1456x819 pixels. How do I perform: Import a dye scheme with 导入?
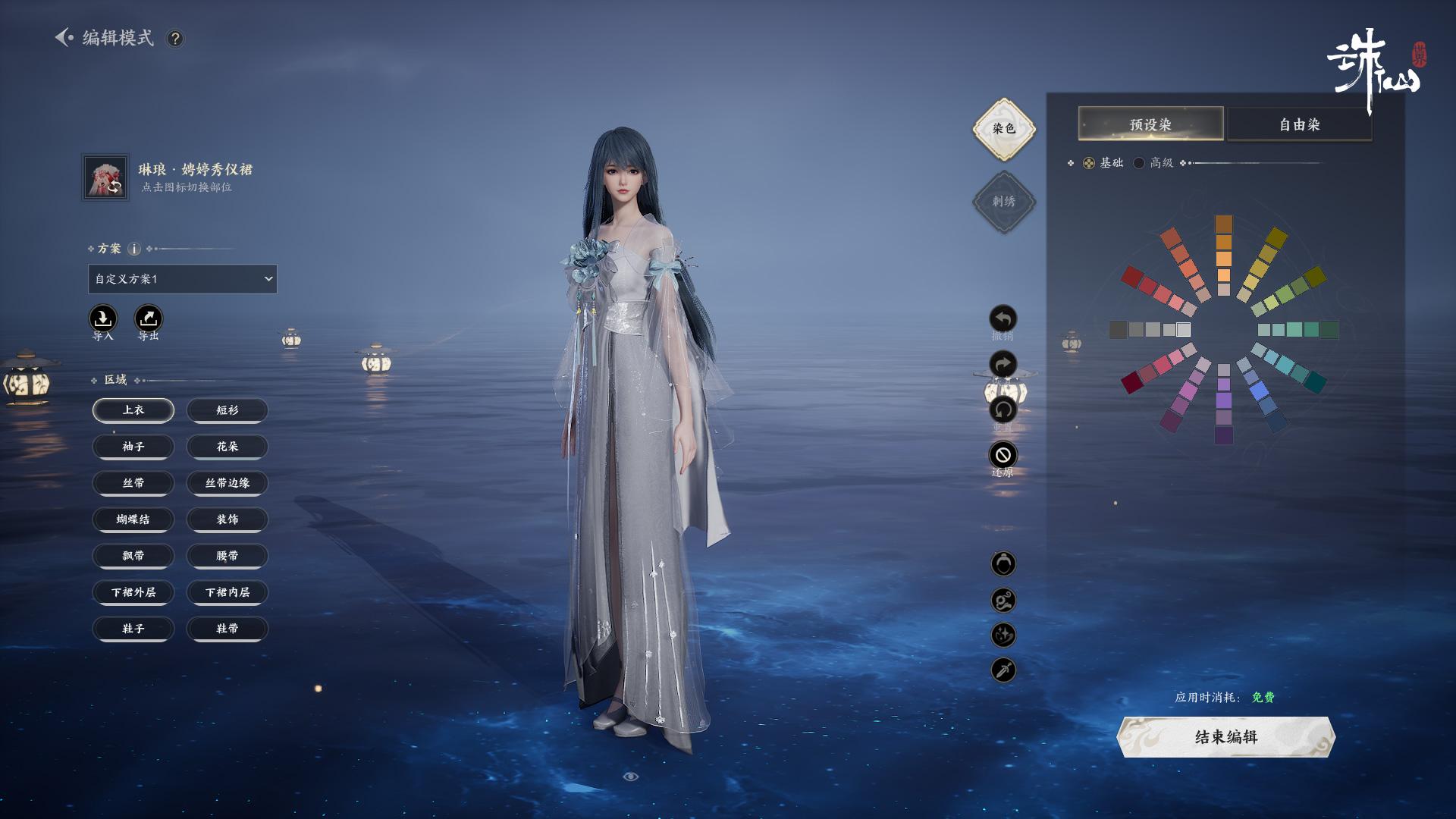(103, 318)
